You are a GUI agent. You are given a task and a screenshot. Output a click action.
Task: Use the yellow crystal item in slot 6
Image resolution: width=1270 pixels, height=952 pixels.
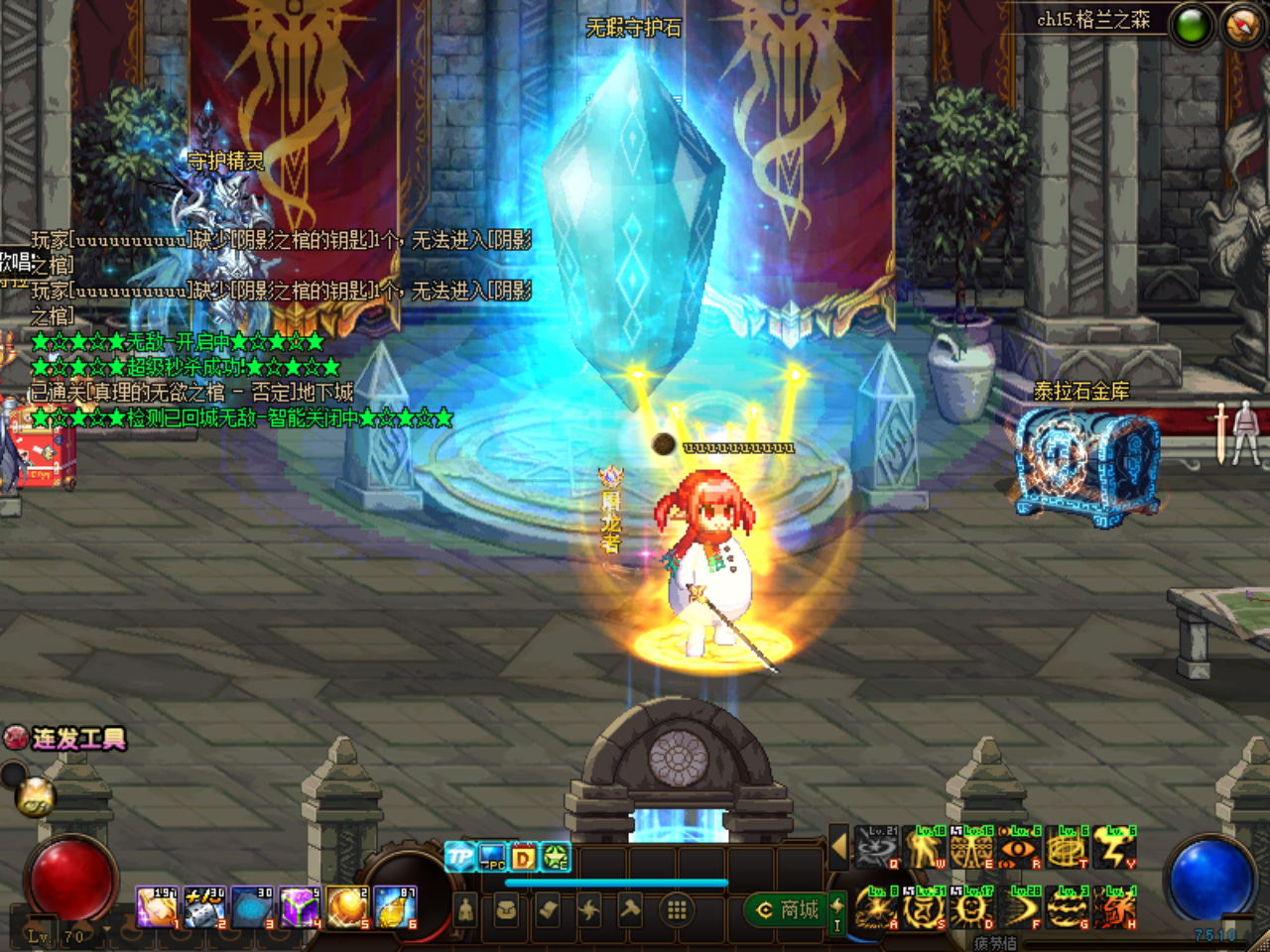coord(395,907)
